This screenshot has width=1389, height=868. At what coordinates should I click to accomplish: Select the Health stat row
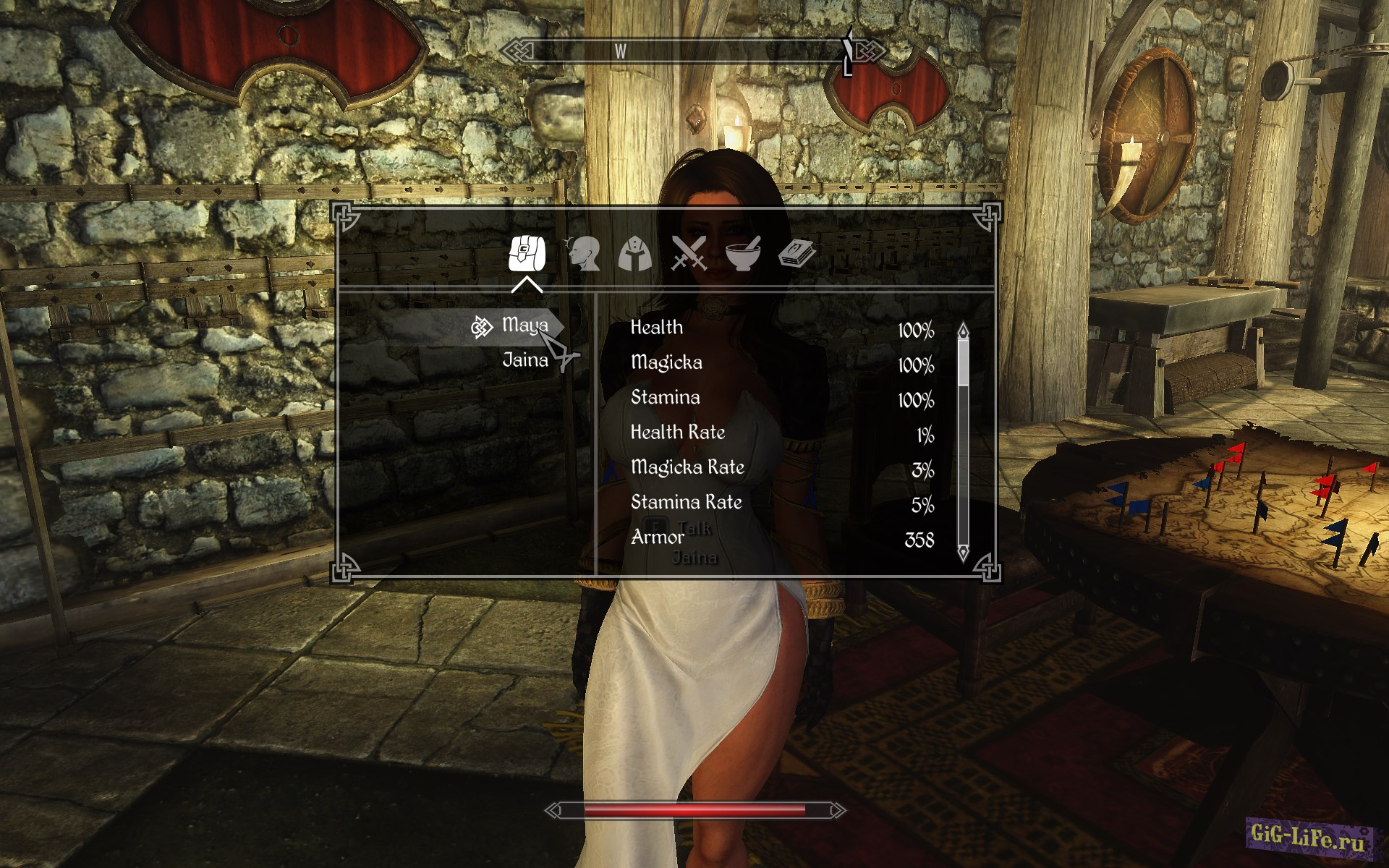point(781,328)
